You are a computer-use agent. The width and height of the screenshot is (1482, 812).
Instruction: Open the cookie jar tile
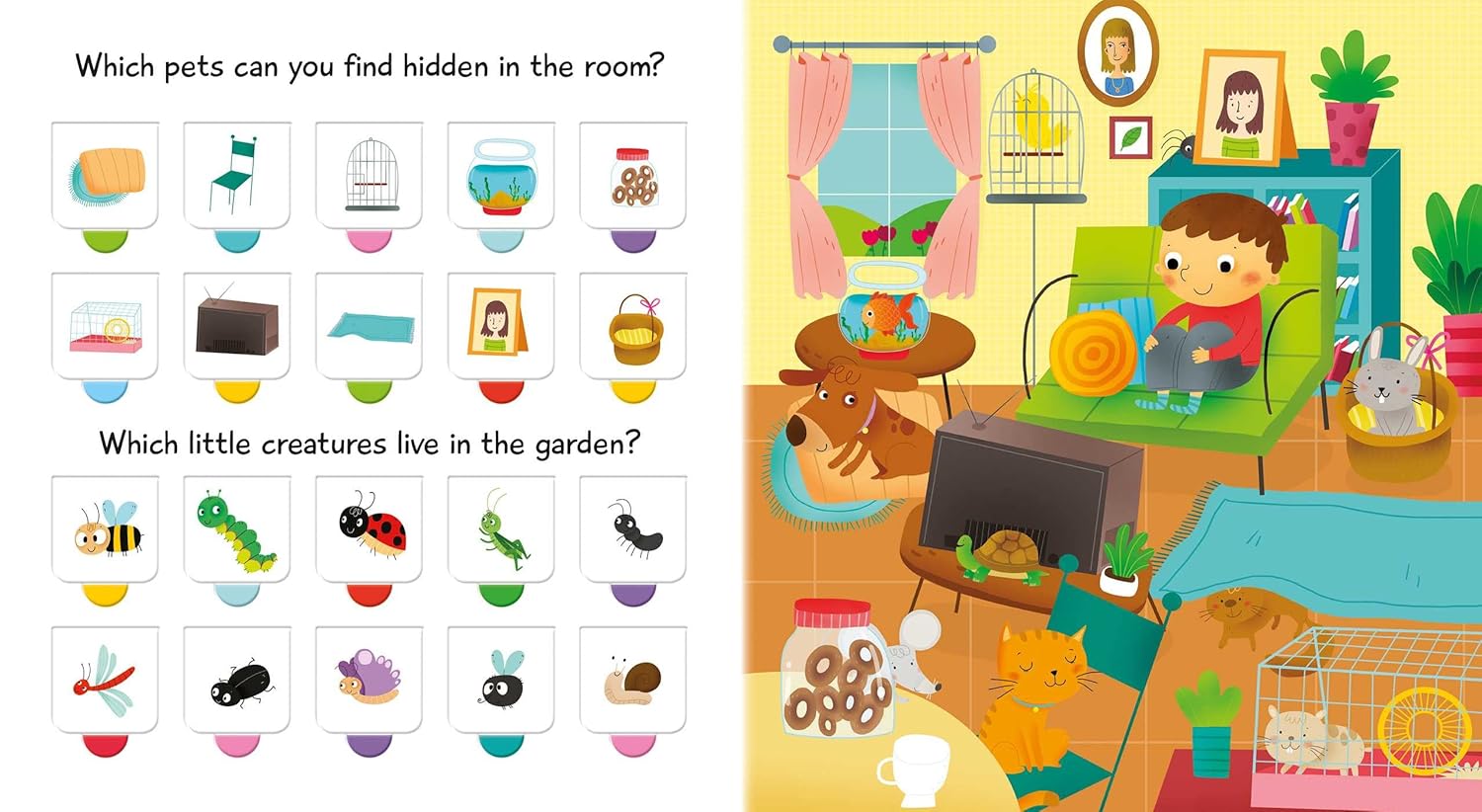[x=633, y=175]
